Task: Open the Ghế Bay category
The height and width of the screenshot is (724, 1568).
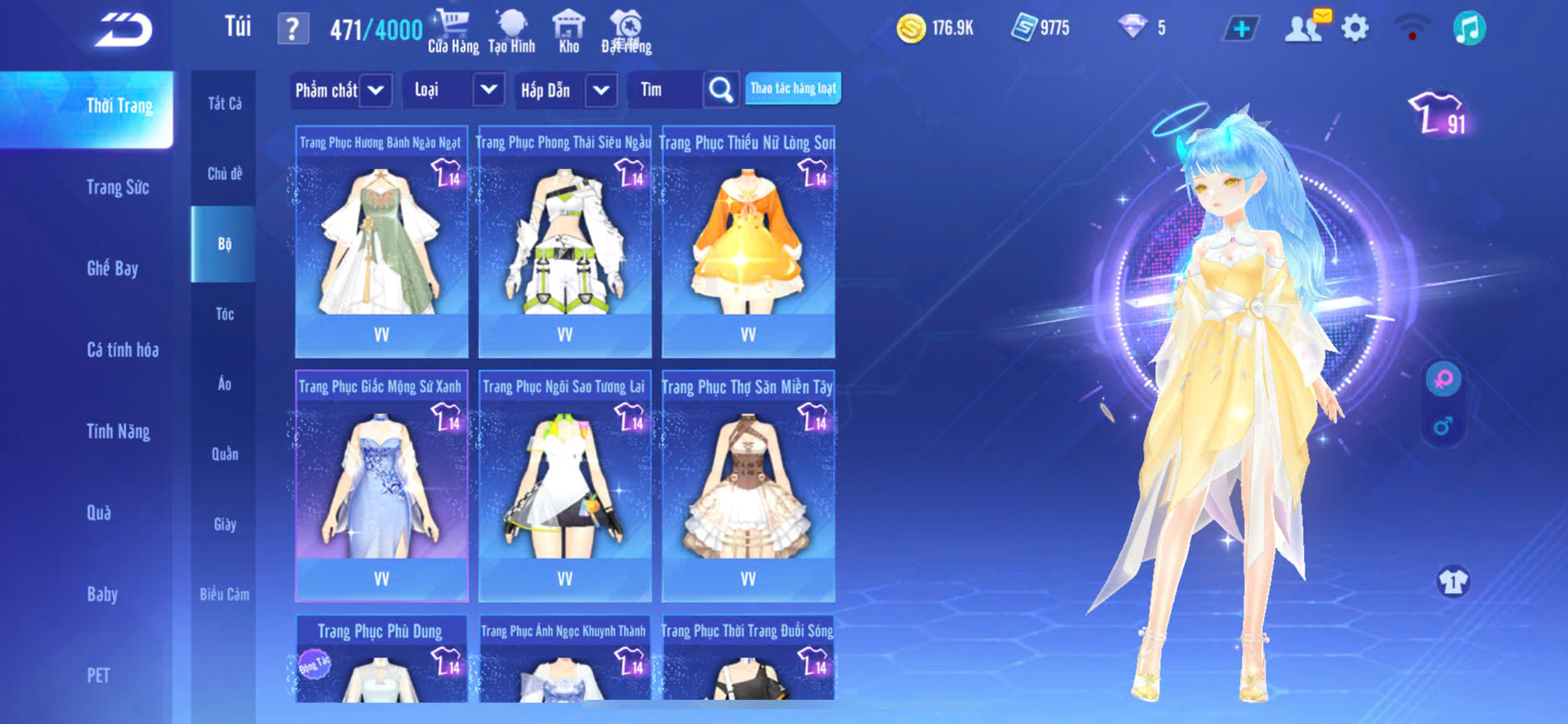Action: [112, 268]
